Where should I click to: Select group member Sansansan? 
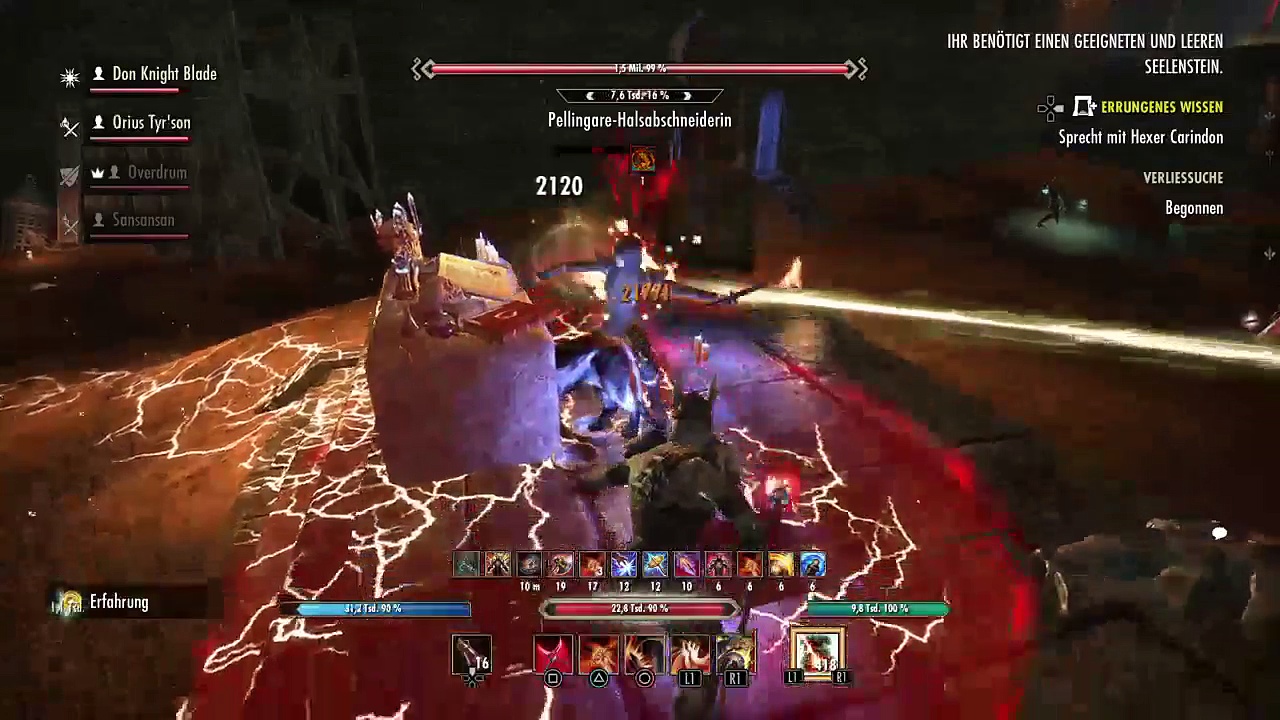[x=142, y=220]
